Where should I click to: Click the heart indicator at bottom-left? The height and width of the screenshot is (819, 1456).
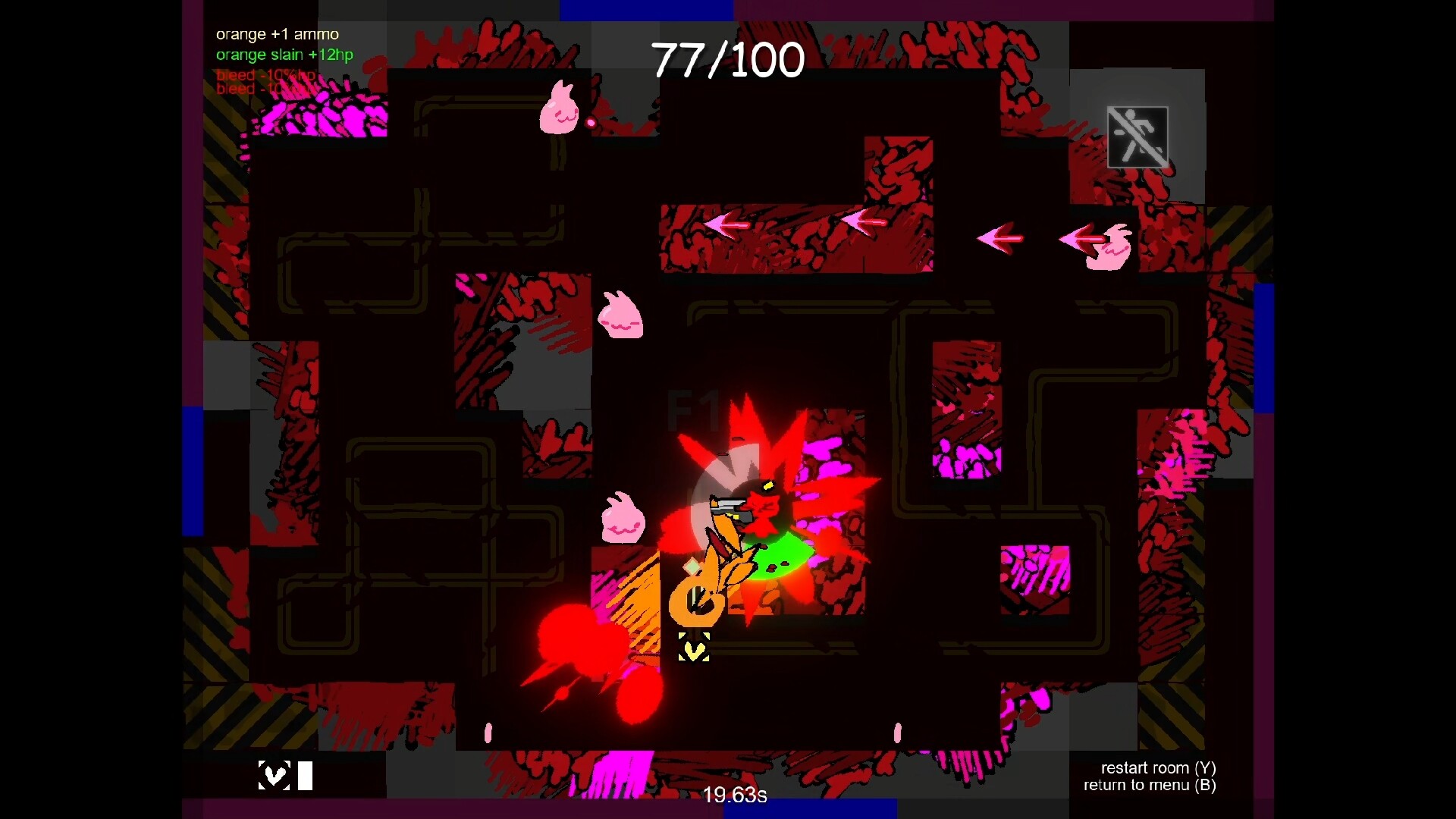pos(273,775)
